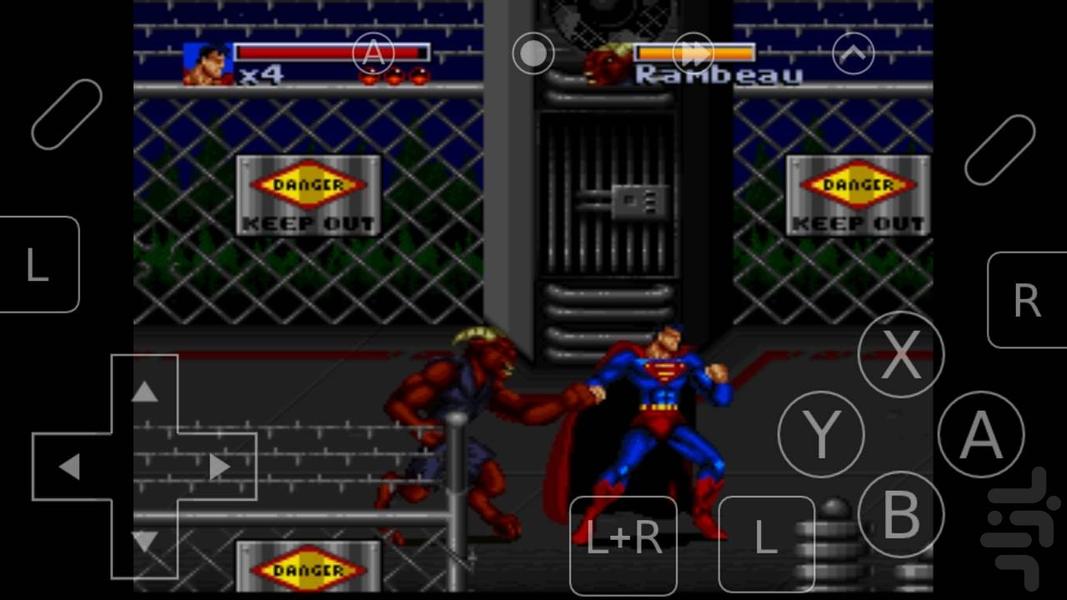Tap the R shoulder button
Image resolution: width=1067 pixels, height=600 pixels.
pyautogui.click(x=1026, y=300)
